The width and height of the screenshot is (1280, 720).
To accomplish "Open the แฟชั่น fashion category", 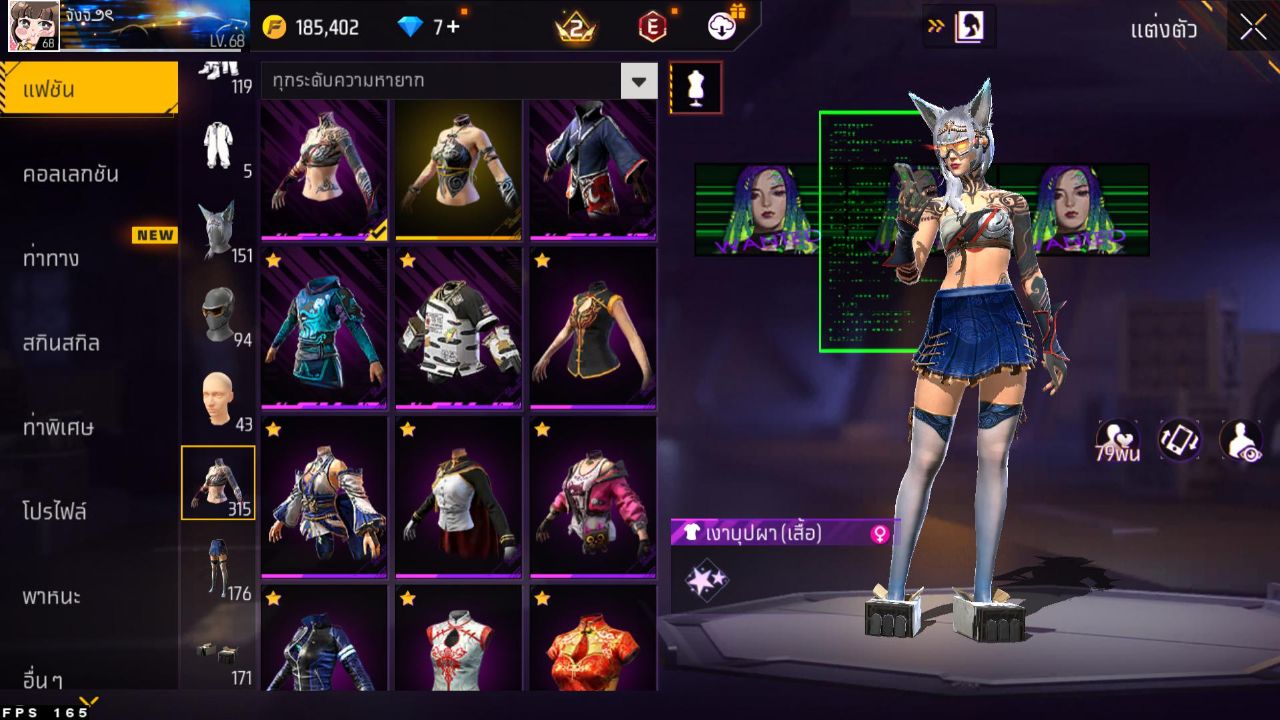I will pyautogui.click(x=88, y=89).
